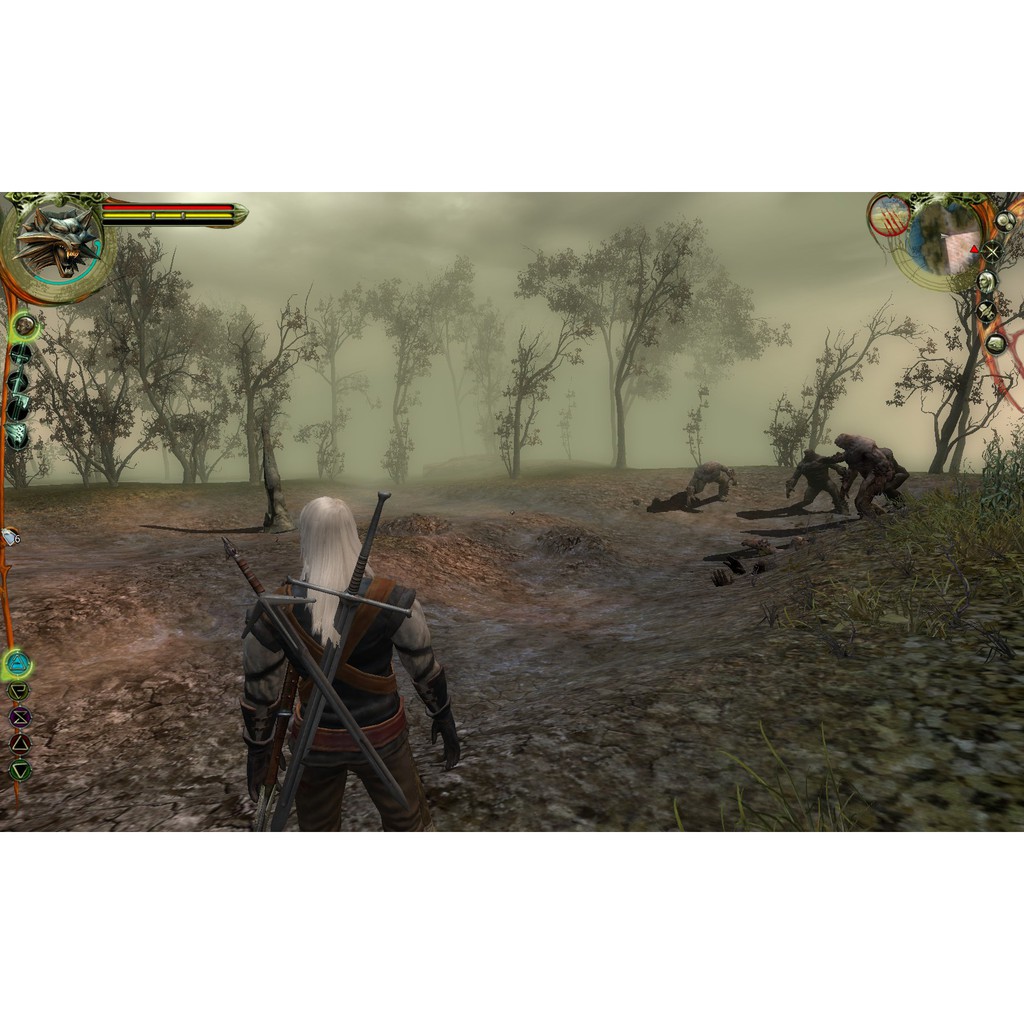Open the character panel with the head icon
This screenshot has width=1024, height=1024.
point(987,282)
